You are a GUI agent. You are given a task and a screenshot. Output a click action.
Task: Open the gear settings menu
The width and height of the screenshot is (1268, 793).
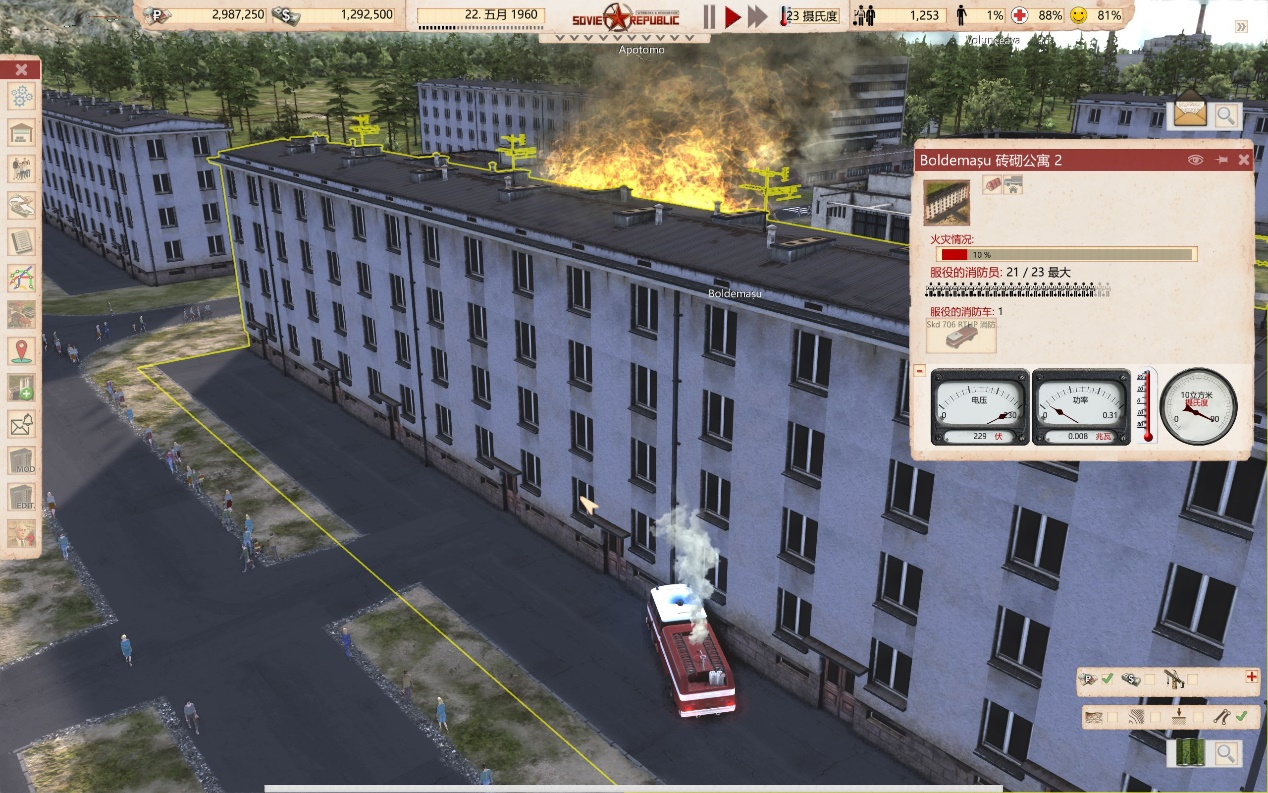click(22, 97)
